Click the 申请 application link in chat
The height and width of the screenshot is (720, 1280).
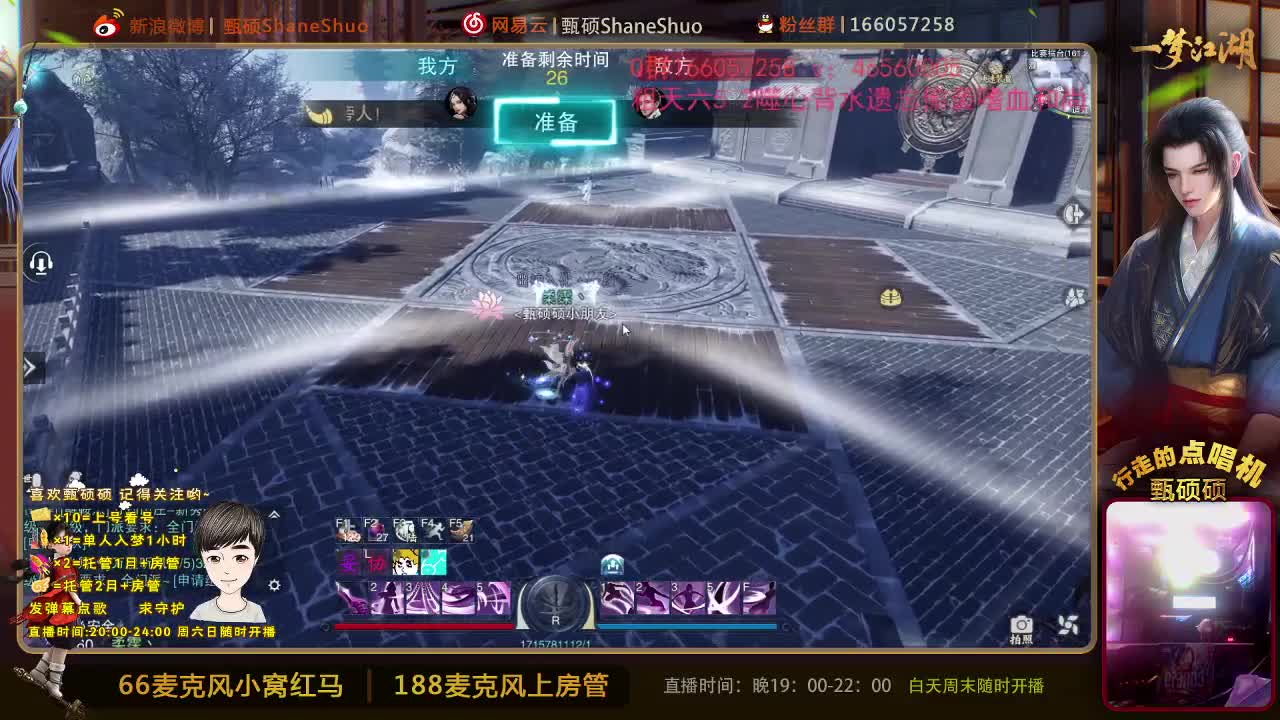pos(194,581)
